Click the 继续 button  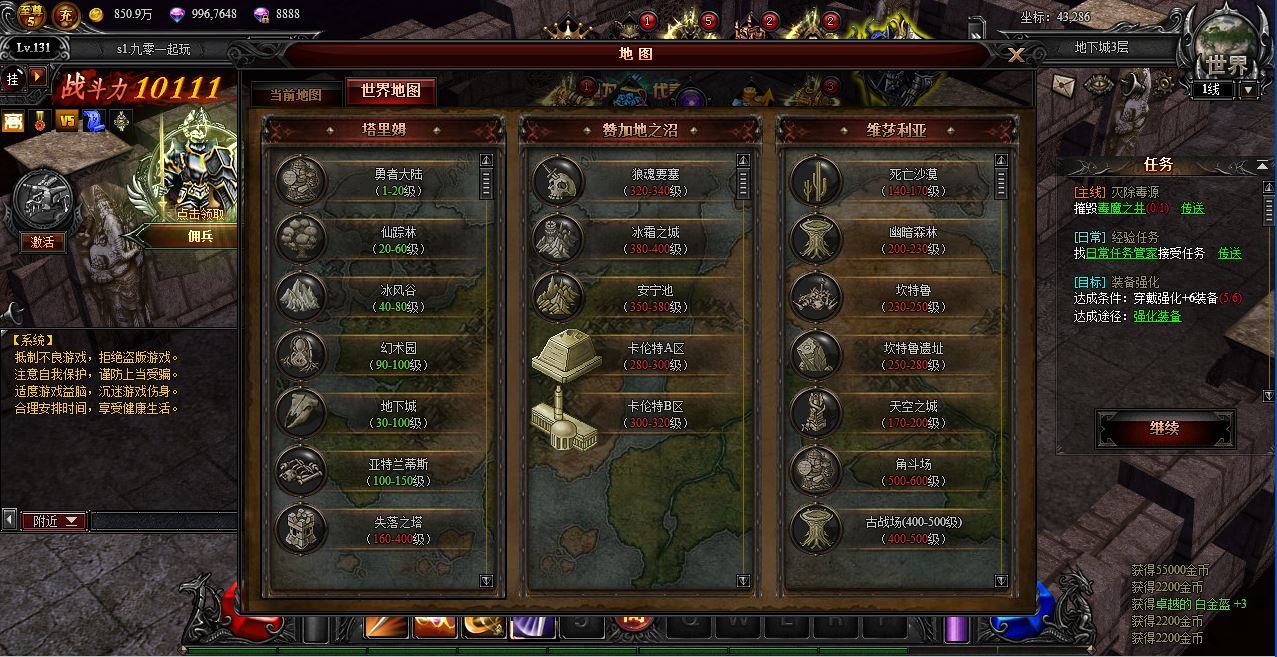click(x=1164, y=429)
